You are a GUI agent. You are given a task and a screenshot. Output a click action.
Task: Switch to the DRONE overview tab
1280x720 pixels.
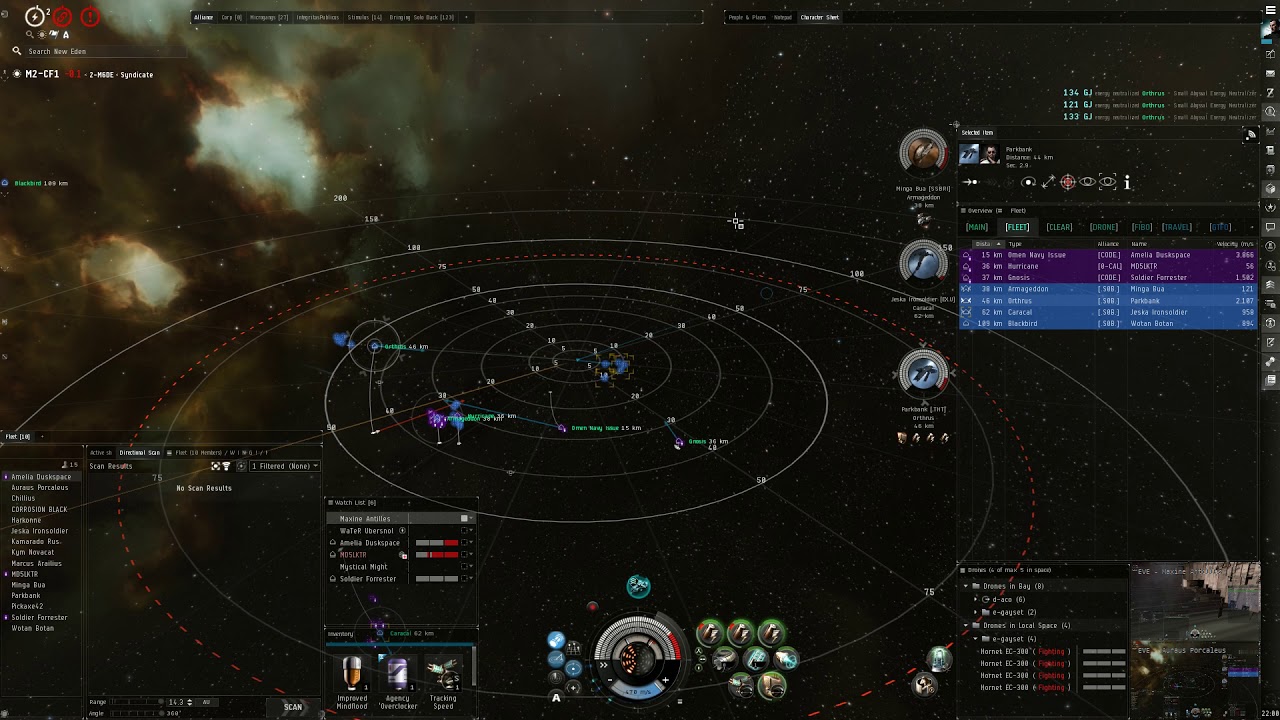coord(1103,227)
